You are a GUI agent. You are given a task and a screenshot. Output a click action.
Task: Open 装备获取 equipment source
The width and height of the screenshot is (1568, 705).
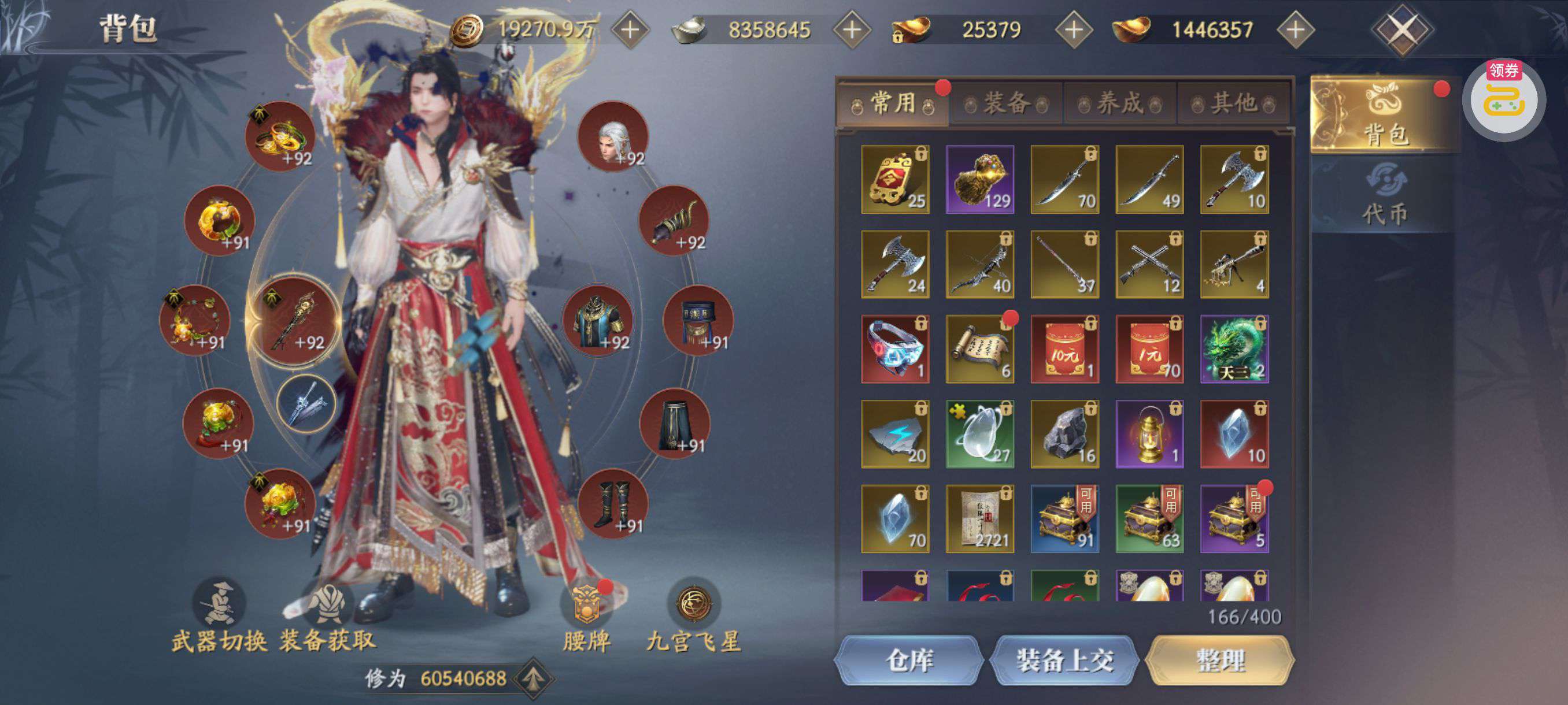pos(328,615)
